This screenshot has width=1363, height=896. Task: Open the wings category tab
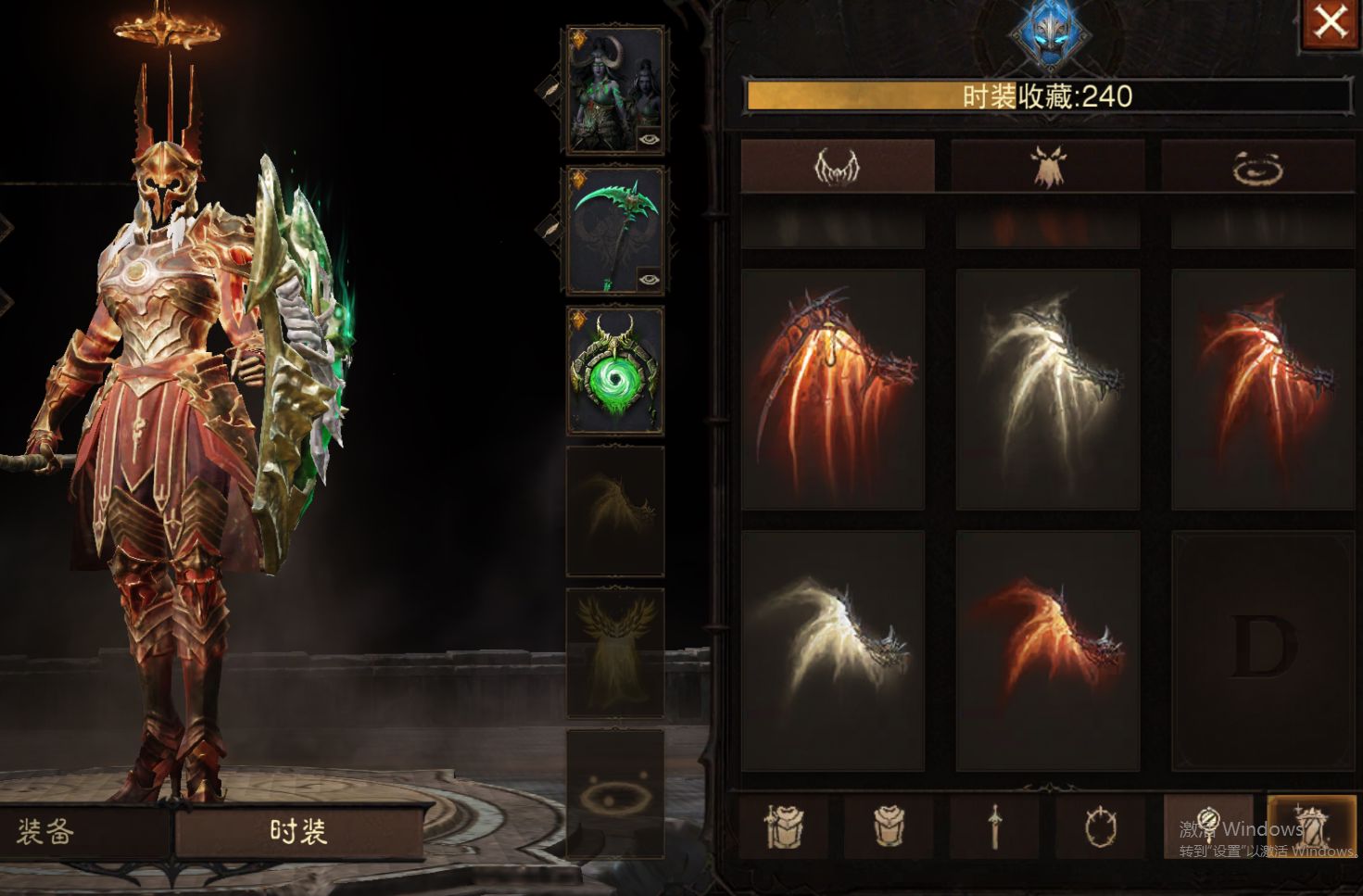coord(838,167)
